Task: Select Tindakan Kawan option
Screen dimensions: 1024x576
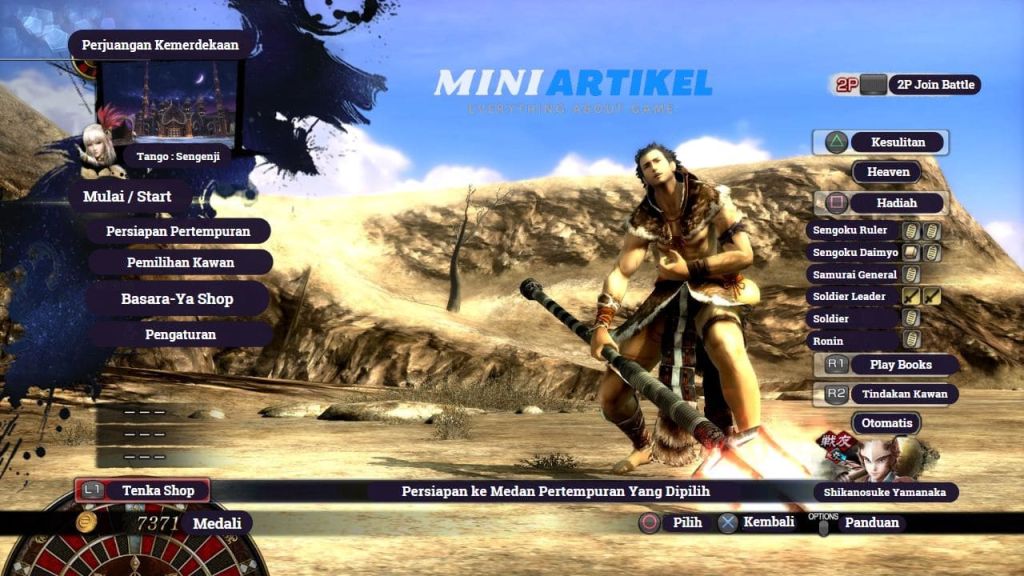Action: pyautogui.click(x=902, y=394)
